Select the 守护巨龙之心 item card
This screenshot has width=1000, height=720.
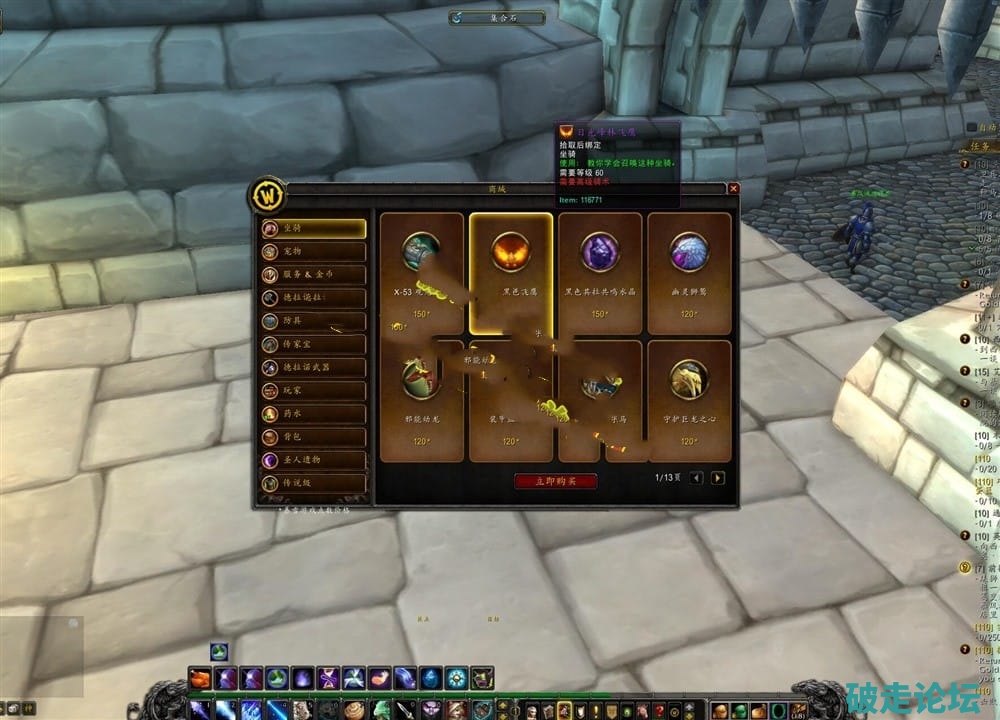click(689, 400)
